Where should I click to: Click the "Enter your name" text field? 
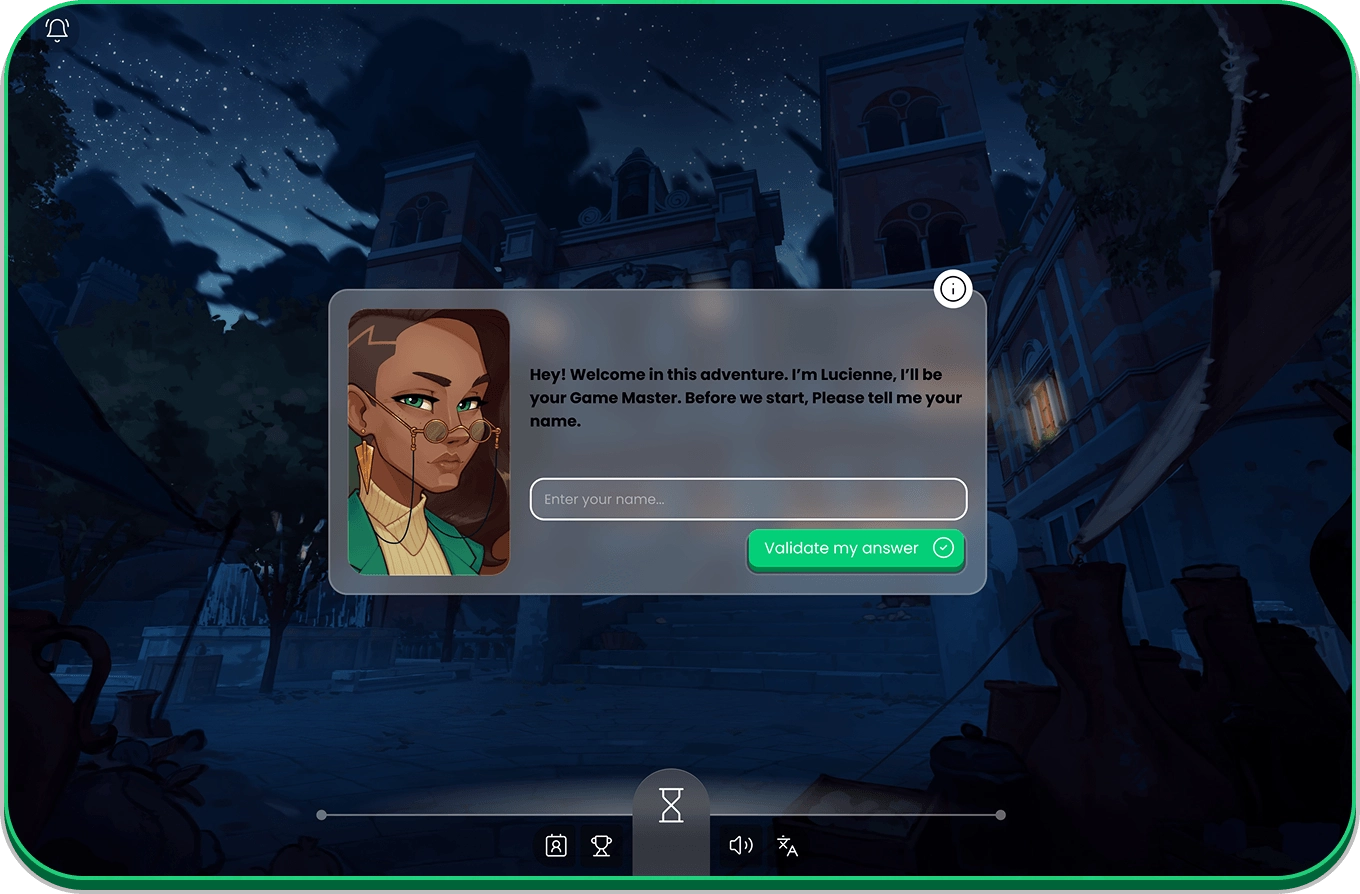click(748, 499)
